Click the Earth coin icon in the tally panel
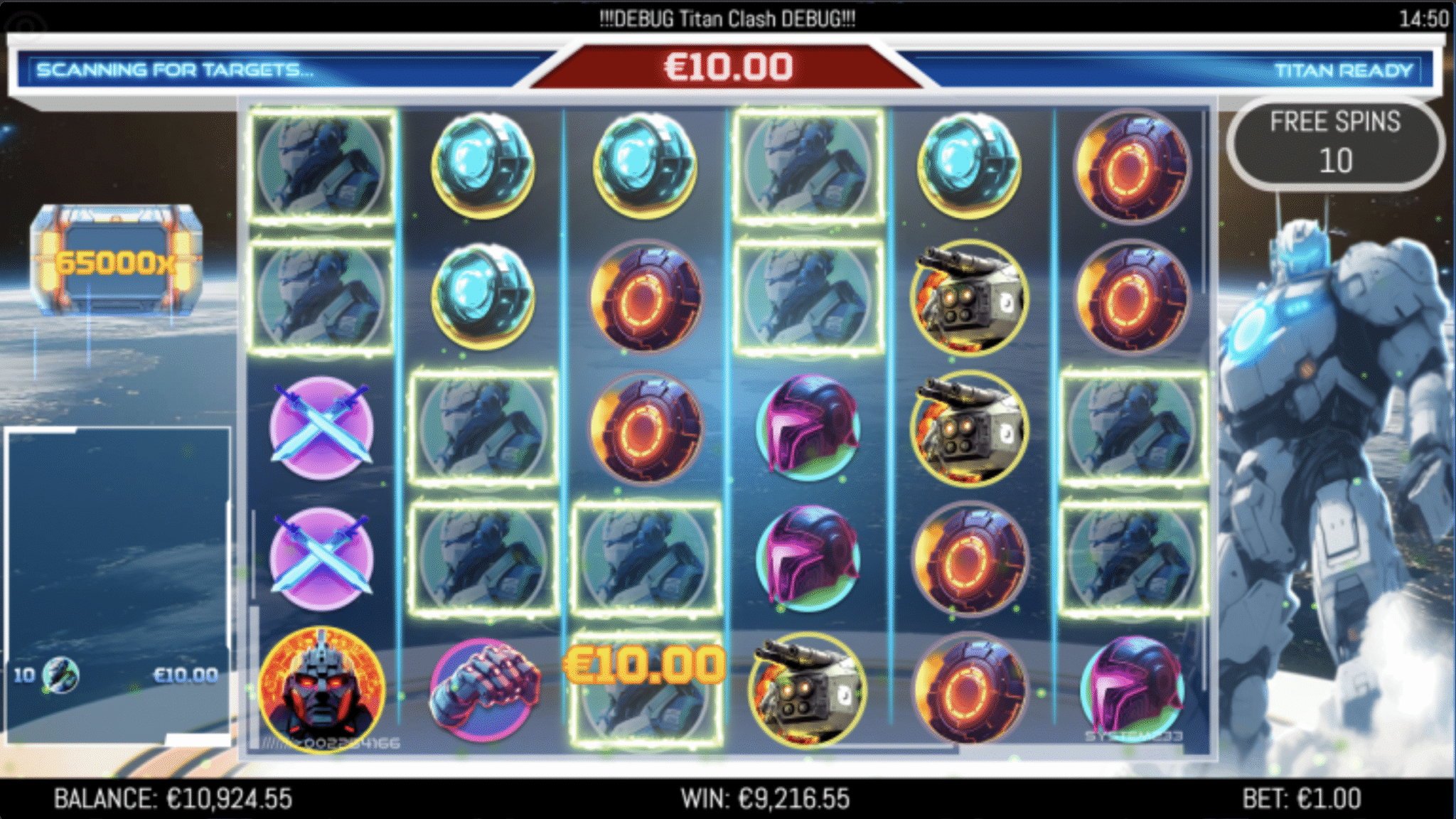 (60, 675)
